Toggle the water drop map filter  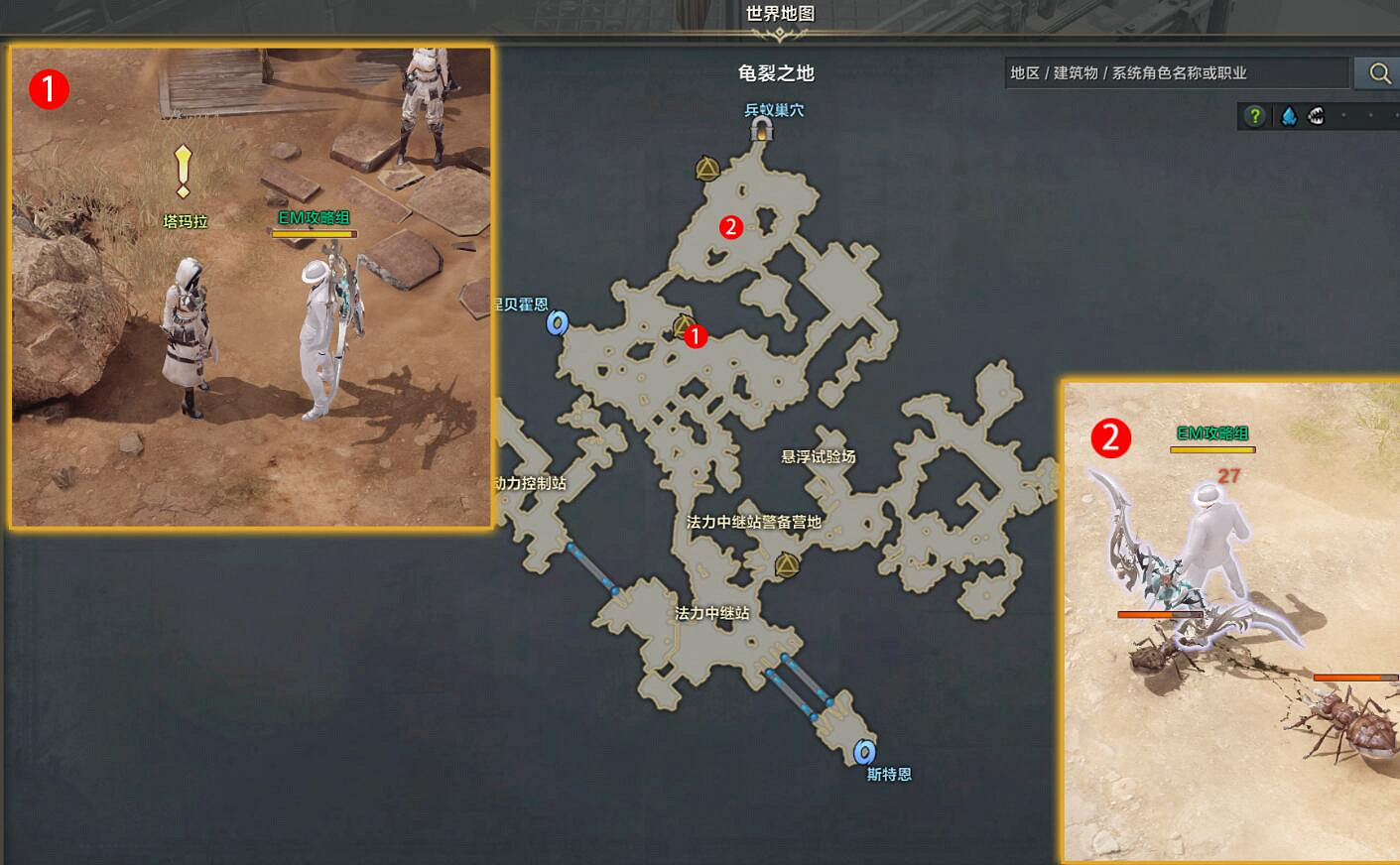[x=1288, y=116]
